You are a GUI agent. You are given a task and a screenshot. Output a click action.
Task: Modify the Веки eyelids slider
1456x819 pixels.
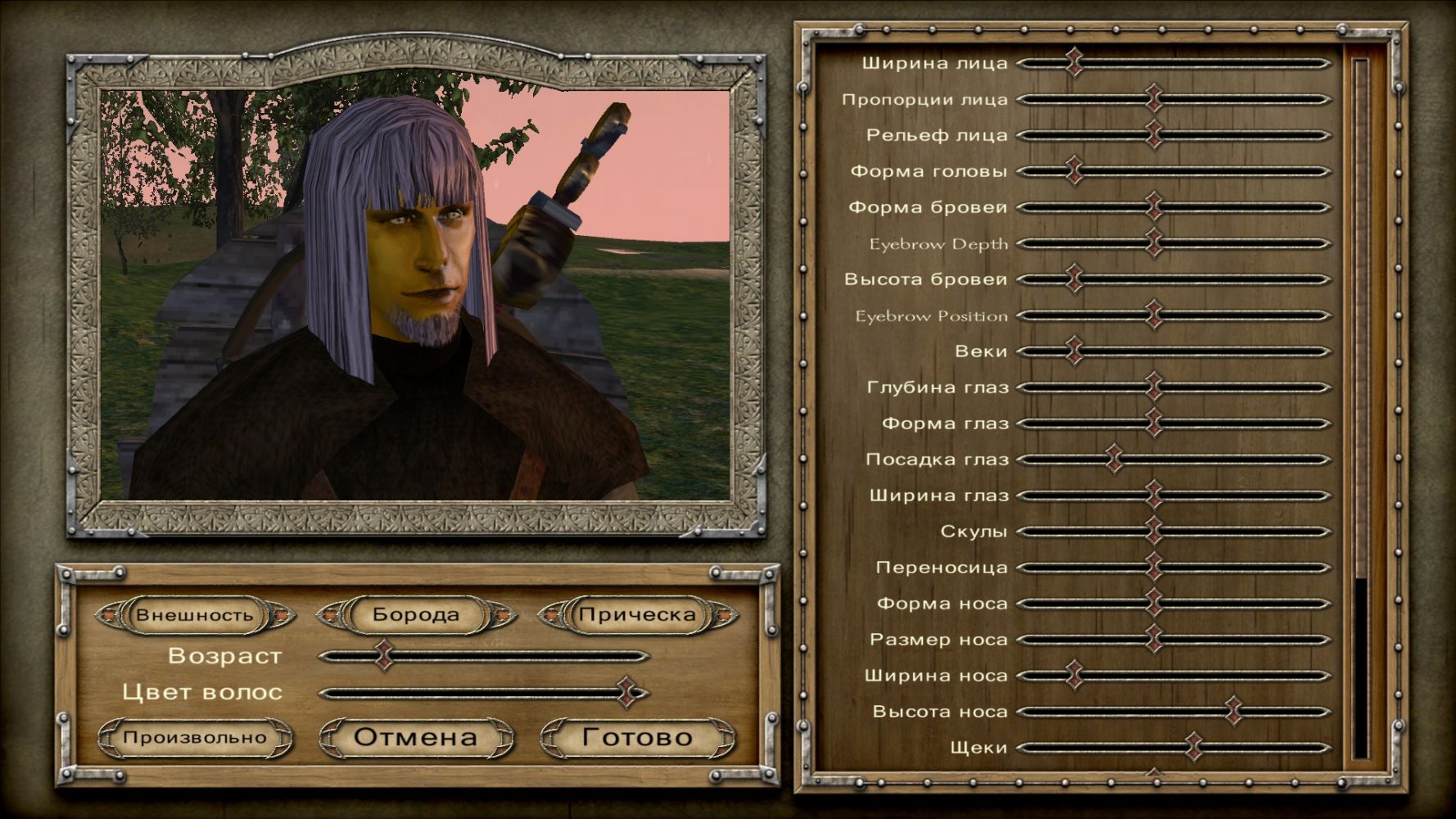pyautogui.click(x=1075, y=351)
